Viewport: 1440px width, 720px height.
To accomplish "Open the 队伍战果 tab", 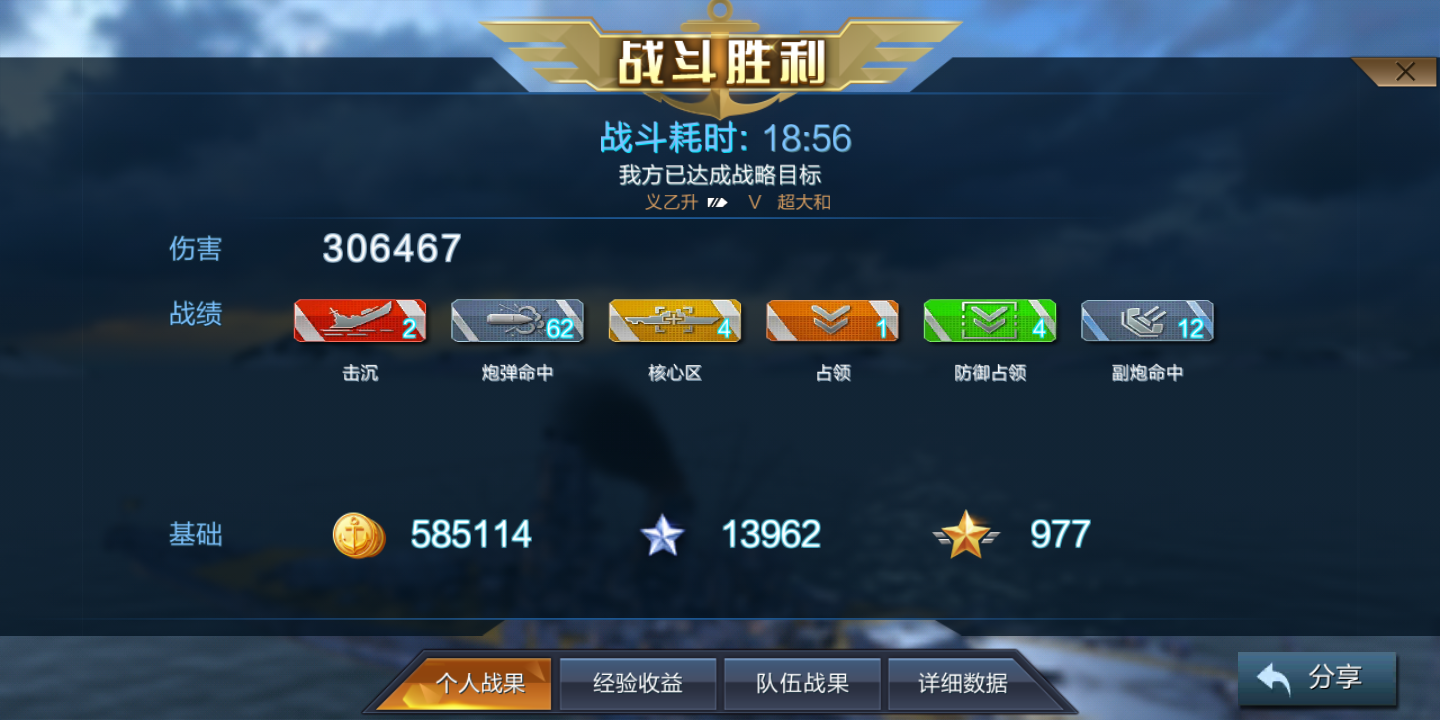I will click(x=802, y=683).
